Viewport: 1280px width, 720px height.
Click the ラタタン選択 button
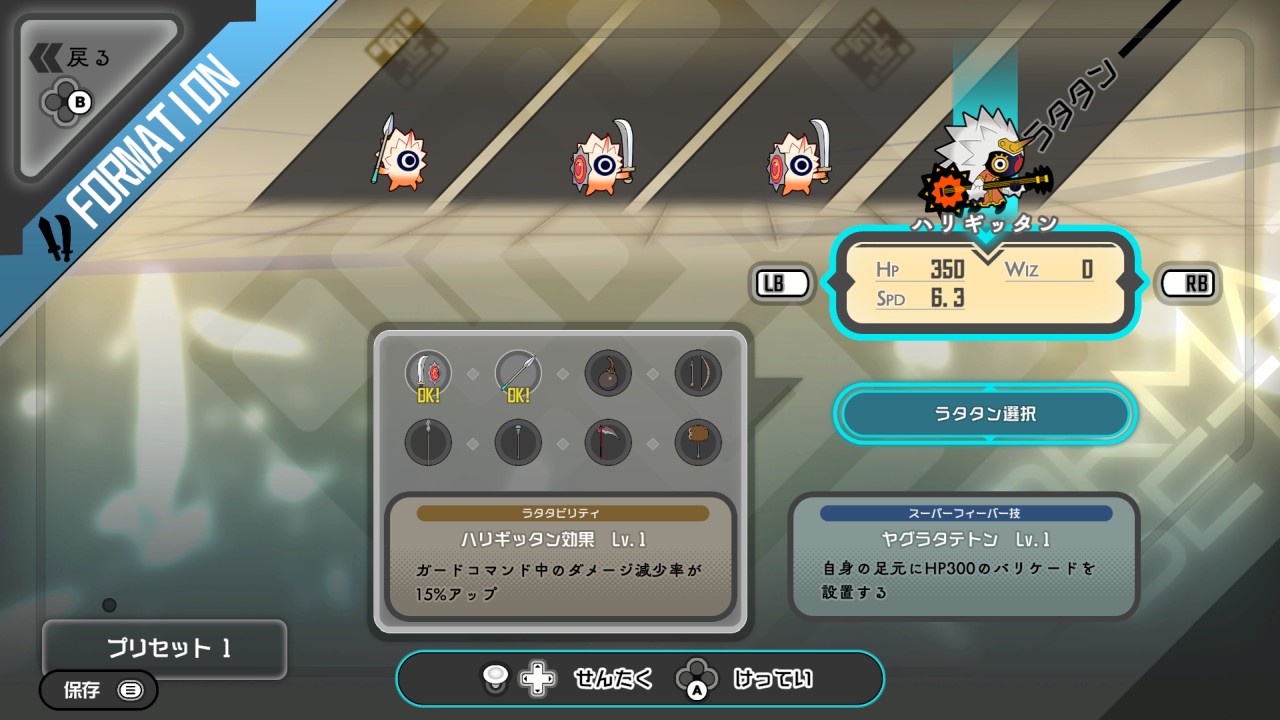click(985, 413)
